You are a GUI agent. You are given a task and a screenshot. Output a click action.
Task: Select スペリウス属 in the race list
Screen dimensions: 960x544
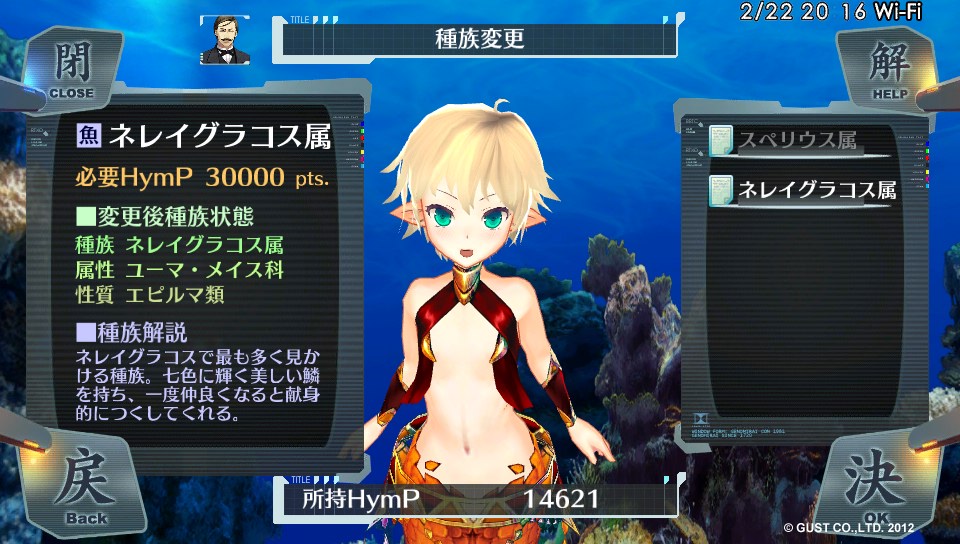click(x=798, y=141)
